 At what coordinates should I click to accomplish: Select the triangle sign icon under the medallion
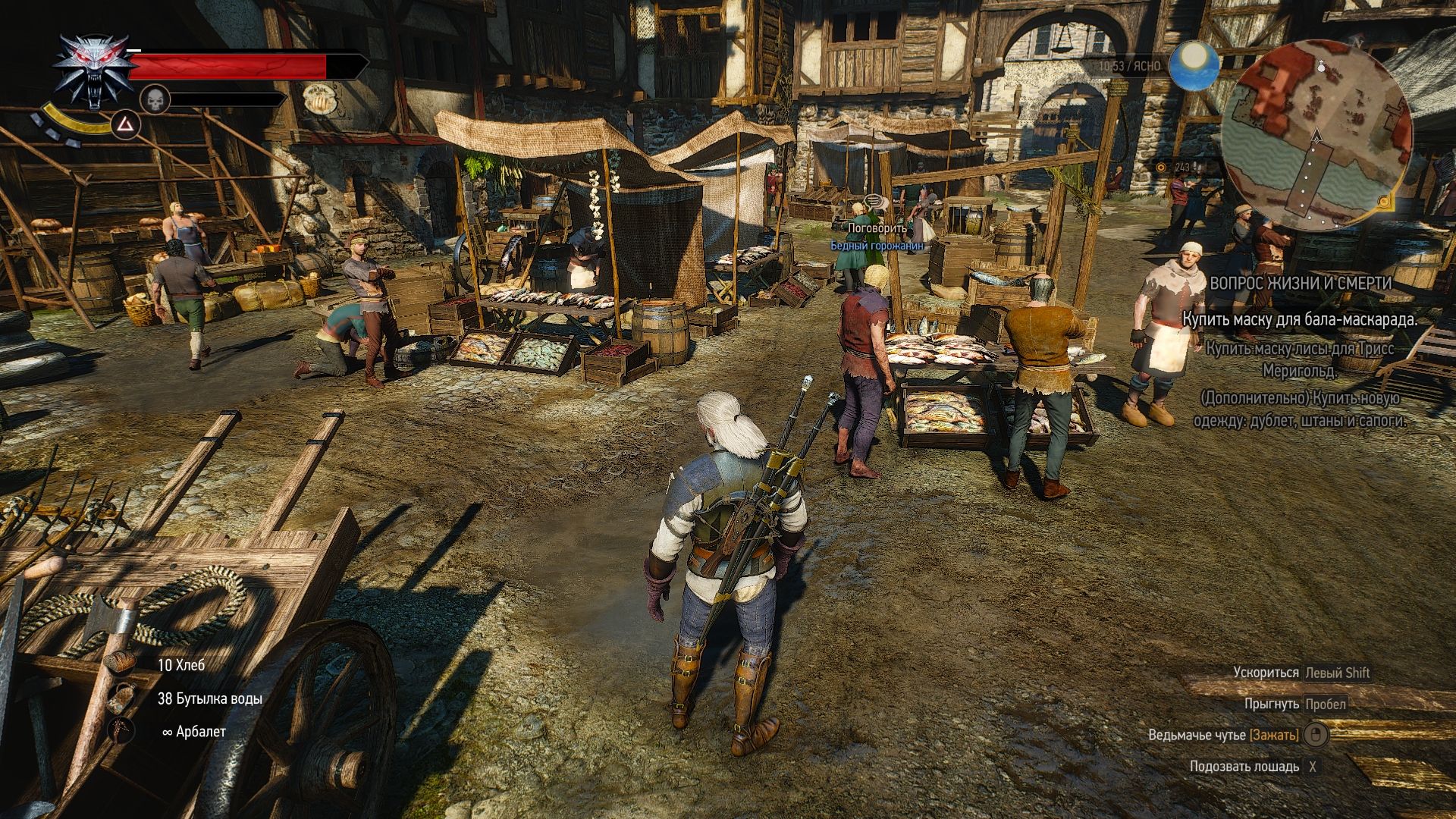pos(126,123)
